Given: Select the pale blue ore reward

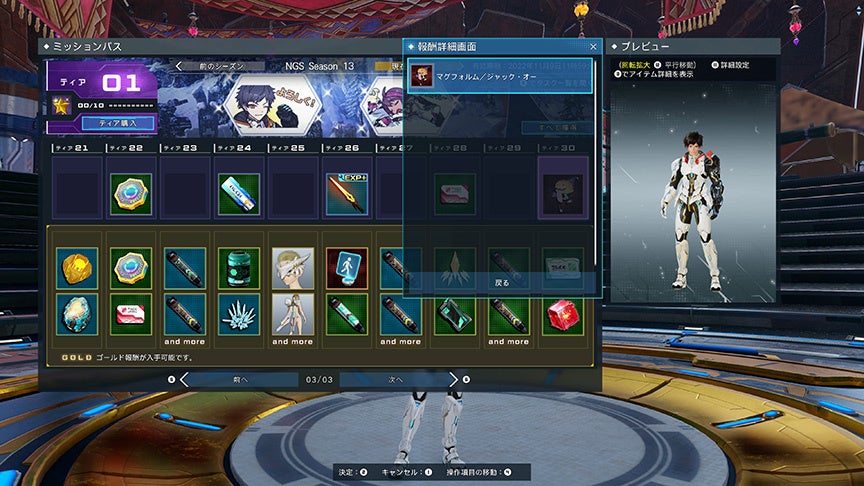Looking at the screenshot, I should 77,314.
